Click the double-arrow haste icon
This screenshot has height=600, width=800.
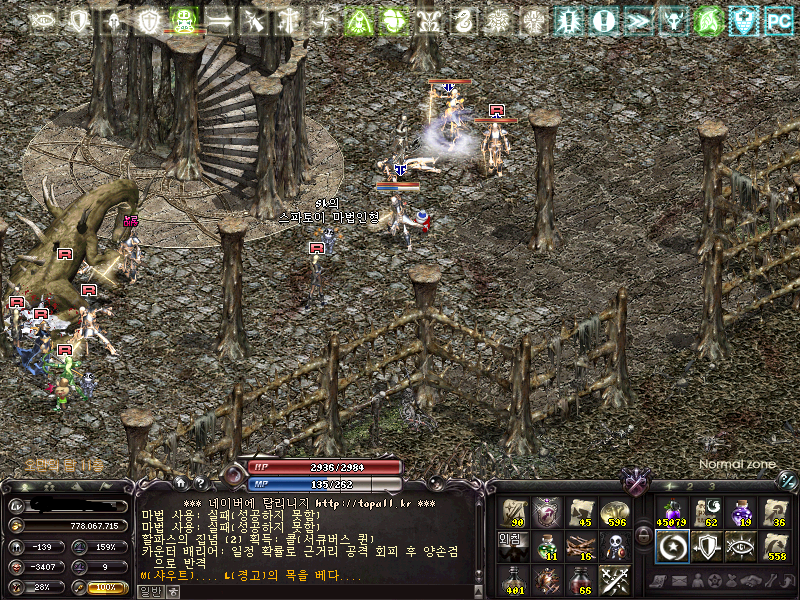point(636,19)
